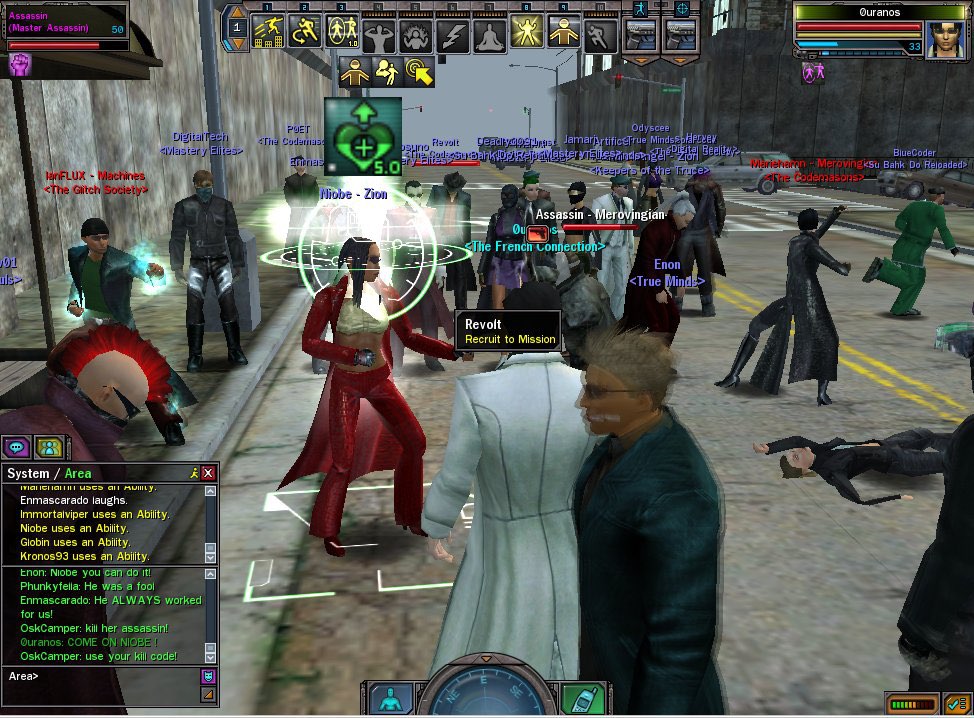Viewport: 974px width, 718px height.
Task: Click the yellow cursor target ability icon
Action: pyautogui.click(x=420, y=70)
